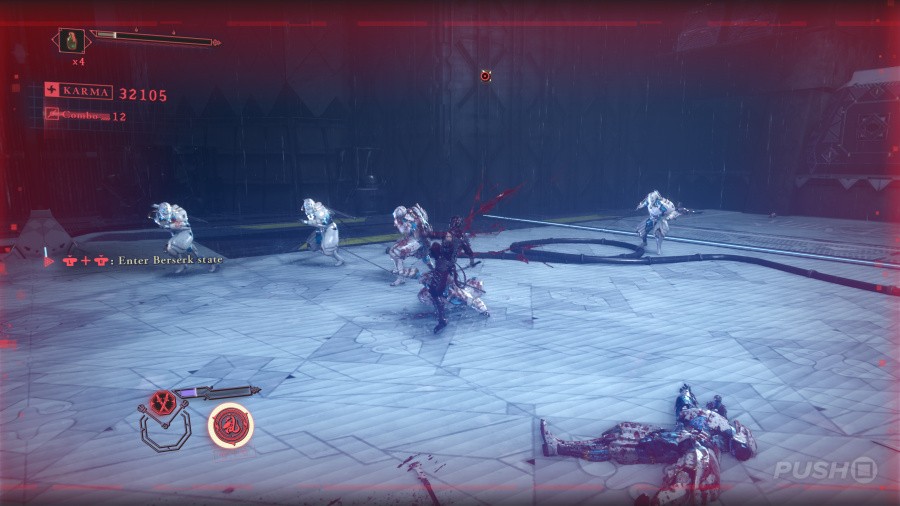900x506 pixels.
Task: Click the red target marker icon
Action: (x=485, y=75)
